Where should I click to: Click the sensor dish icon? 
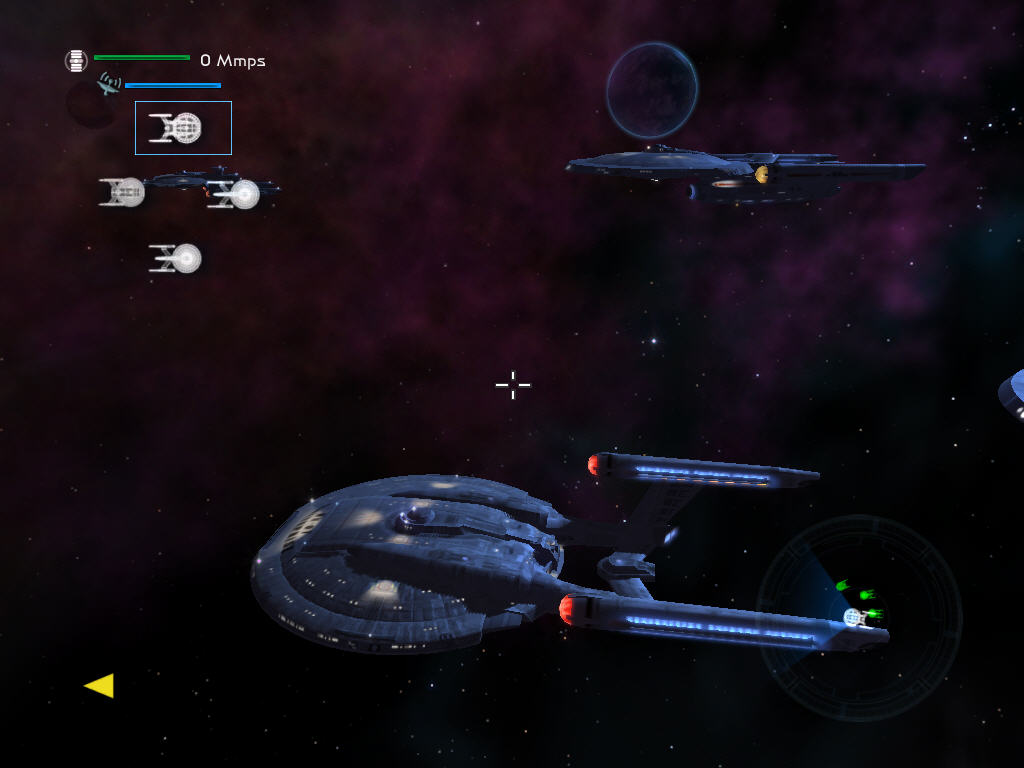tap(109, 84)
